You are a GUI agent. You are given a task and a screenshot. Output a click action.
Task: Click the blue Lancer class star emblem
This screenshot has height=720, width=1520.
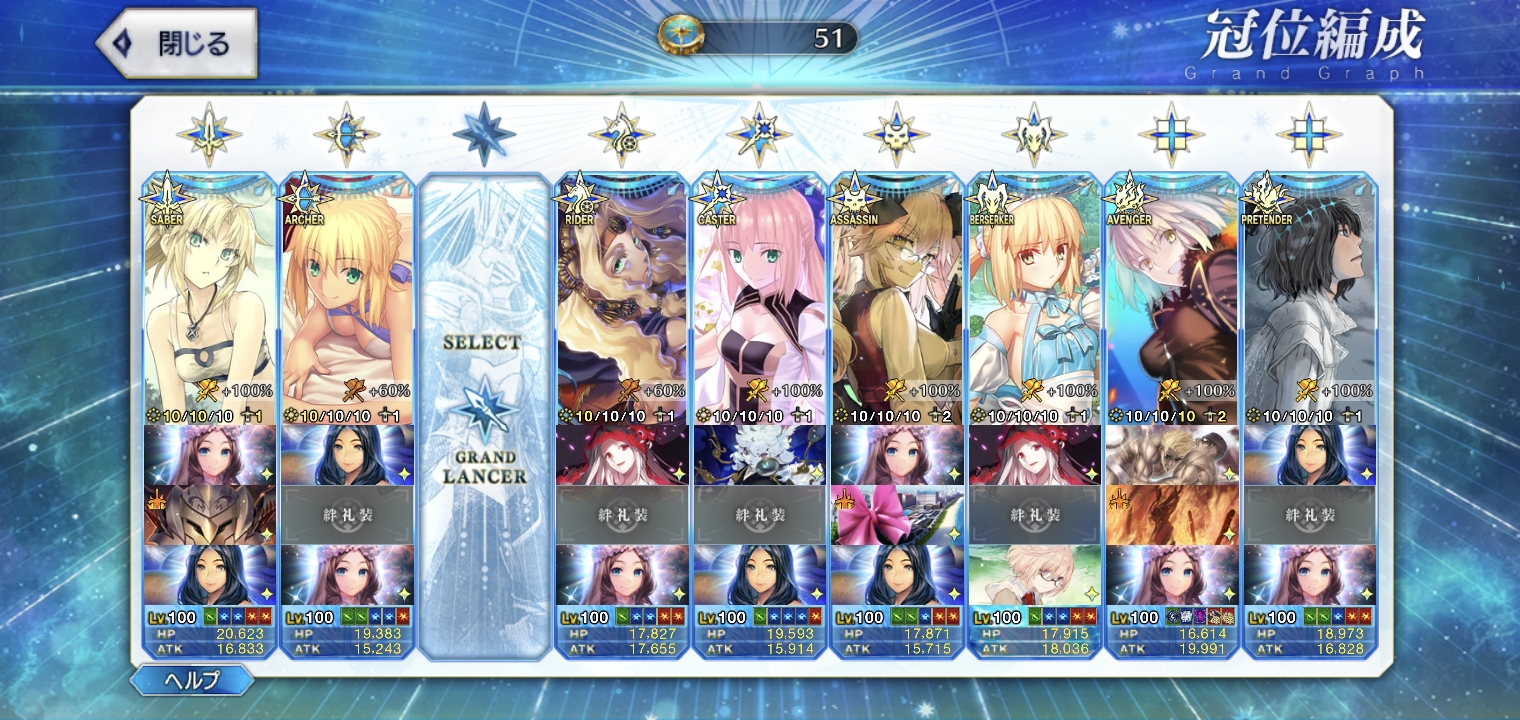(484, 134)
